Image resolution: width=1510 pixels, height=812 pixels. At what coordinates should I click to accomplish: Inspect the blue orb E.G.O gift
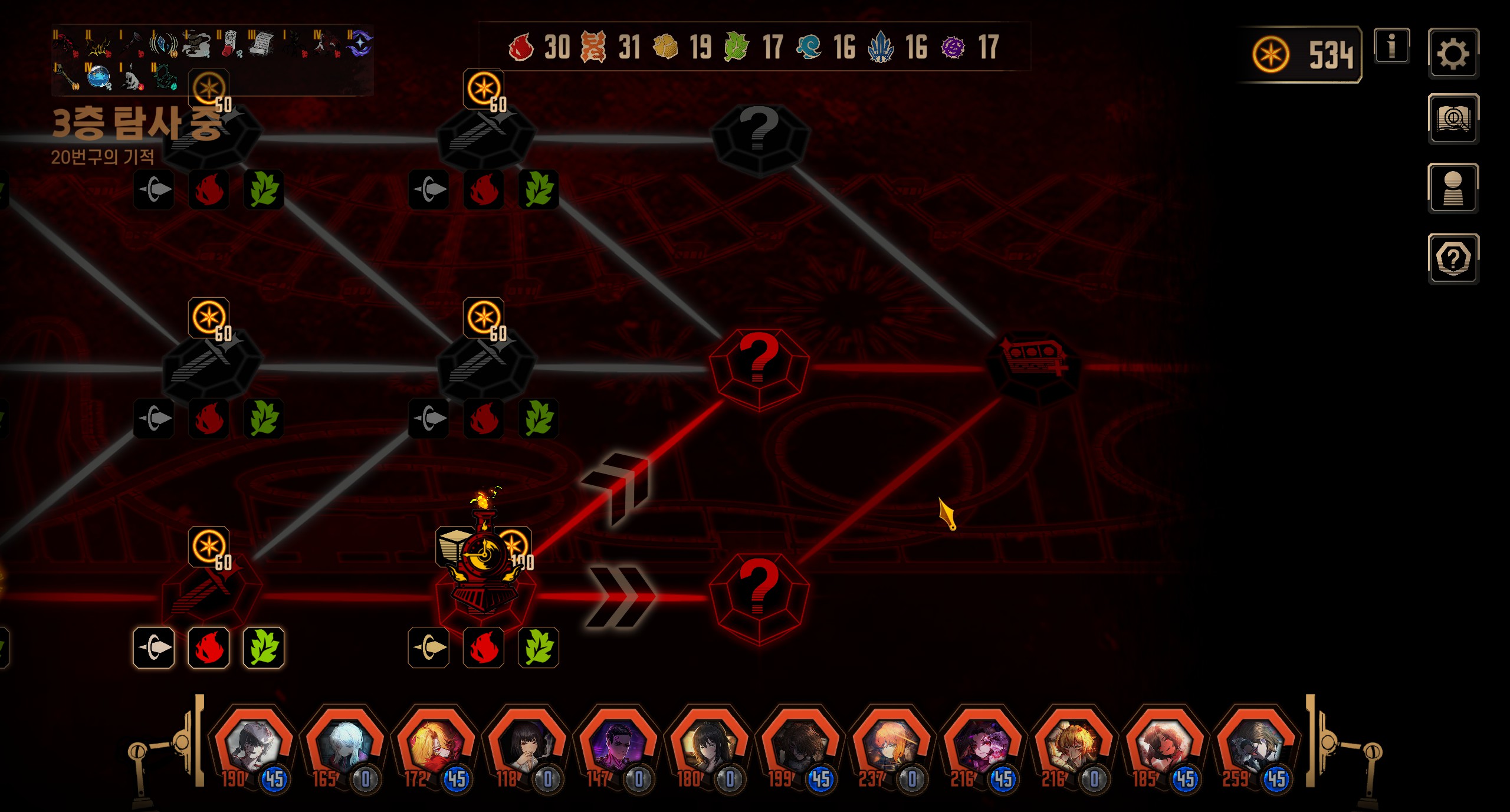pos(100,78)
